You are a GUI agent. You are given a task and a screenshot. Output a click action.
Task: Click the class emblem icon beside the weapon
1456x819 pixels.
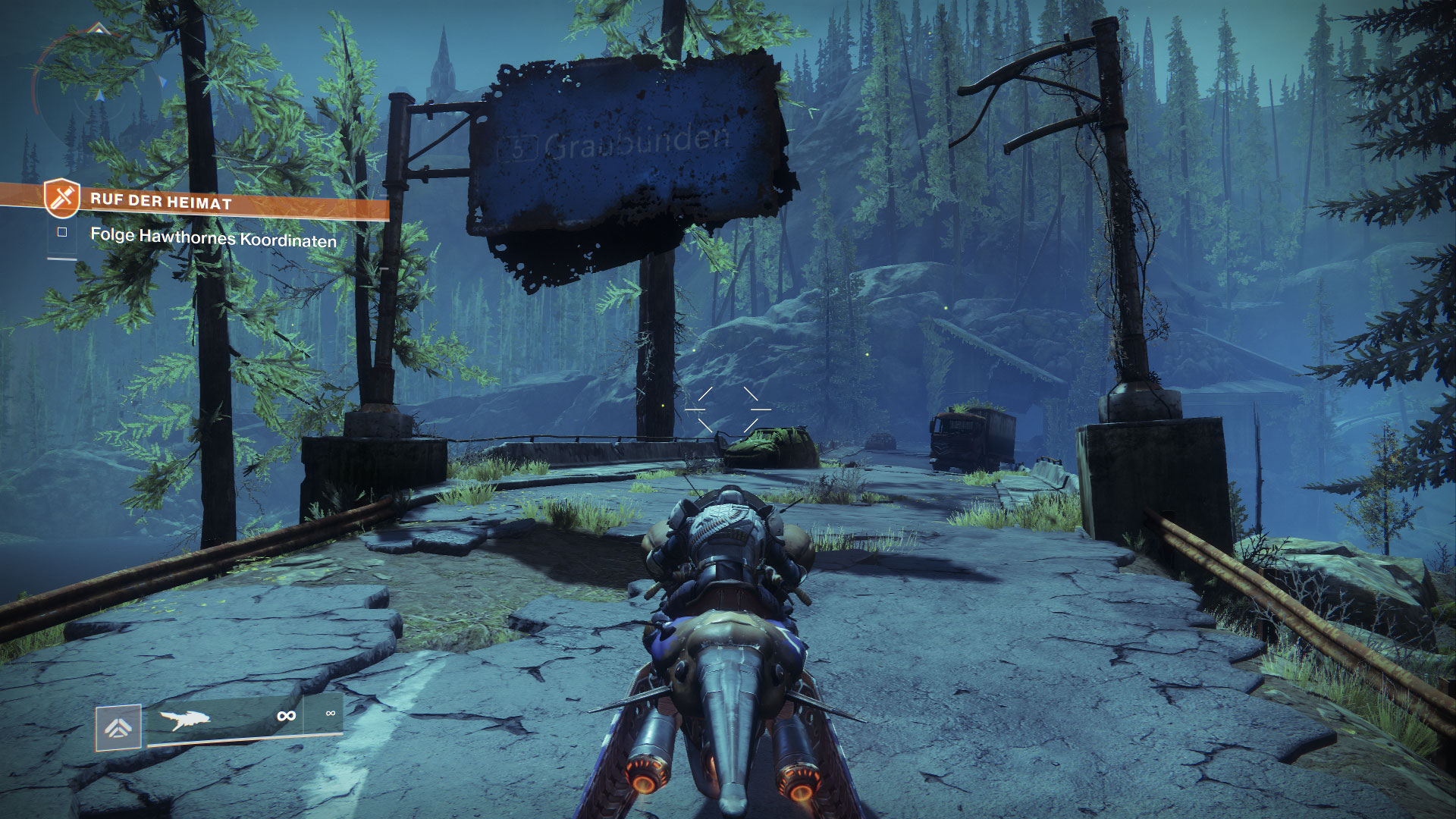[x=118, y=728]
